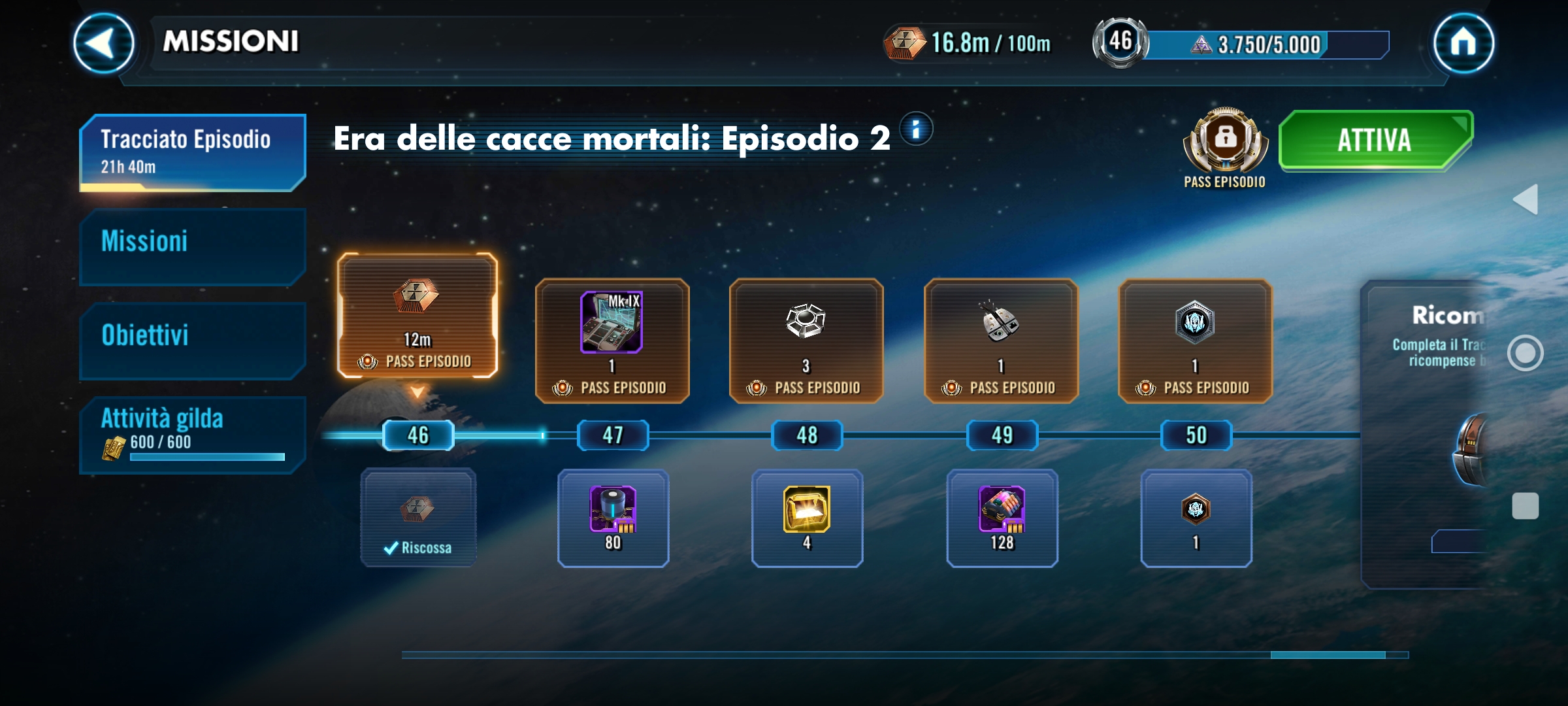The width and height of the screenshot is (1568, 706).
Task: View the level 50 free reward
Action: pos(1196,518)
